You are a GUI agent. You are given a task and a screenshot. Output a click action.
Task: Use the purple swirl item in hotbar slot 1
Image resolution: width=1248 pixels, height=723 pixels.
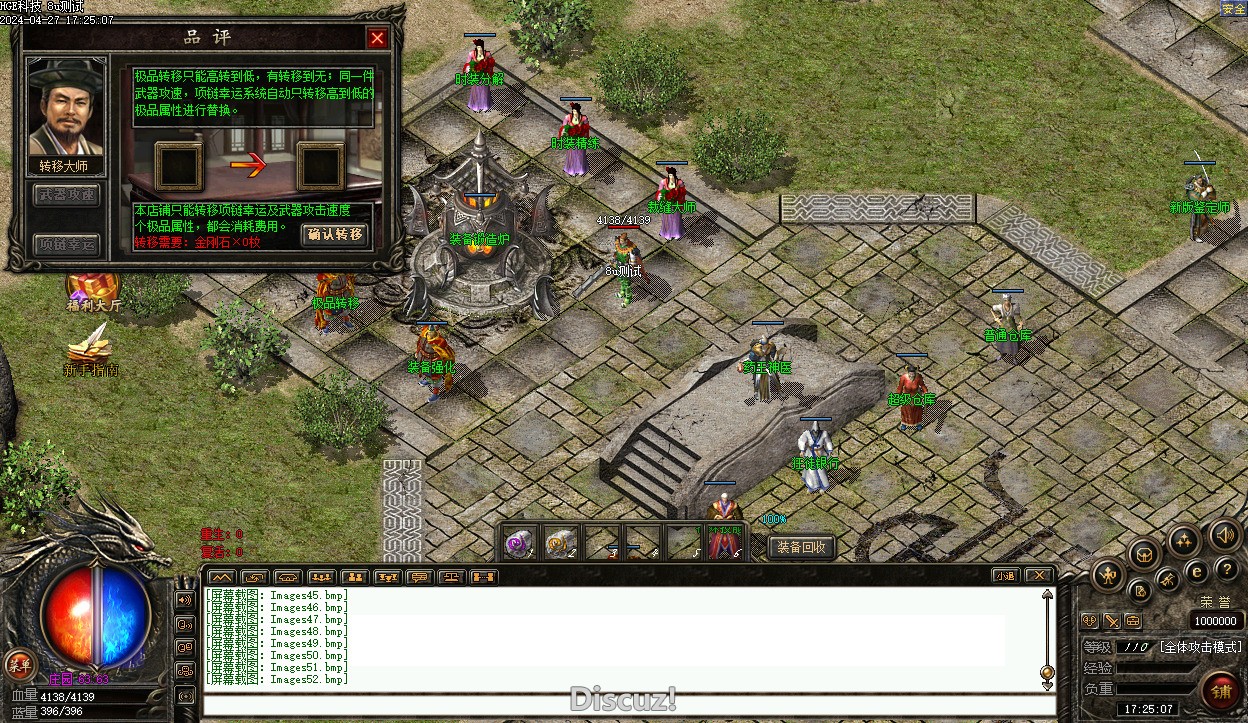tap(519, 543)
